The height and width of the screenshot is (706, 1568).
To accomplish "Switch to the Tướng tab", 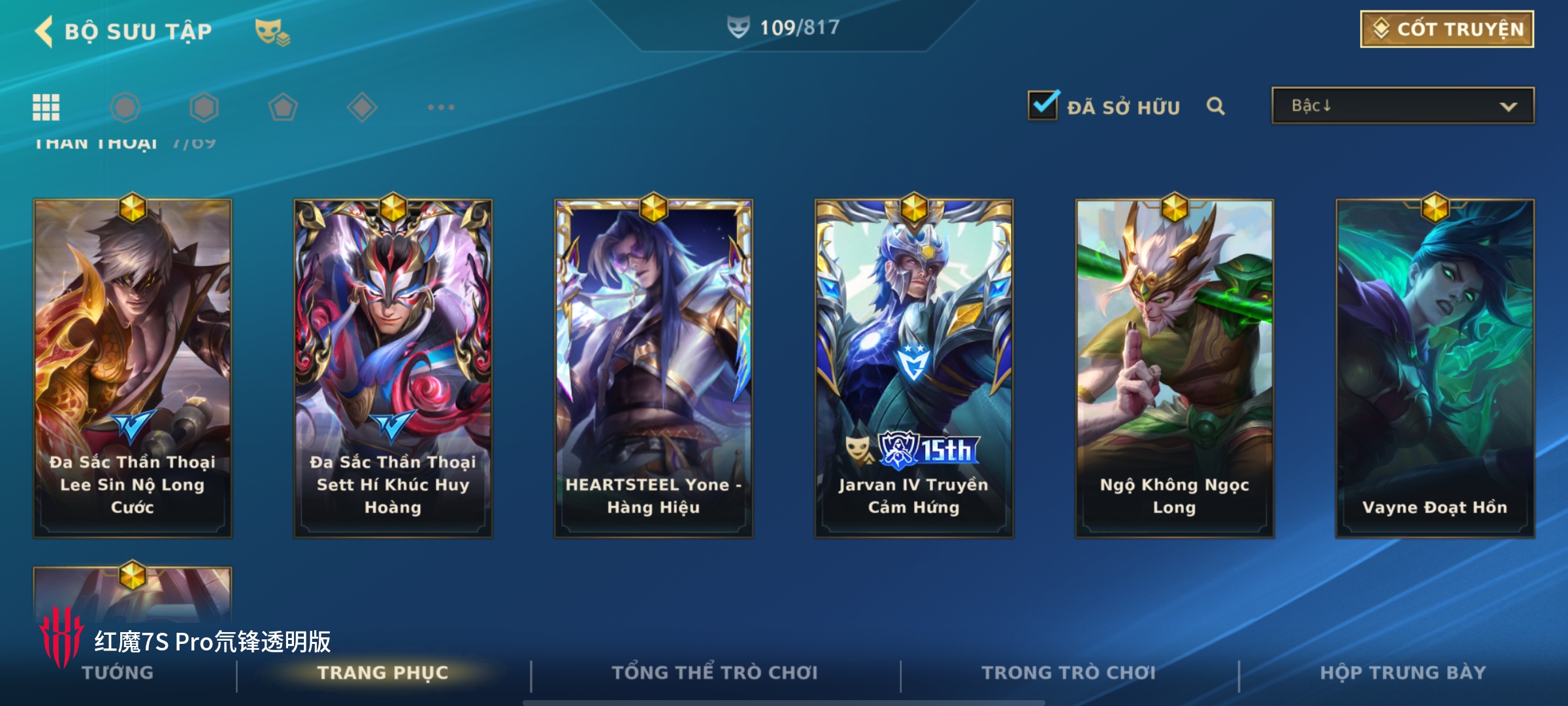I will point(118,673).
